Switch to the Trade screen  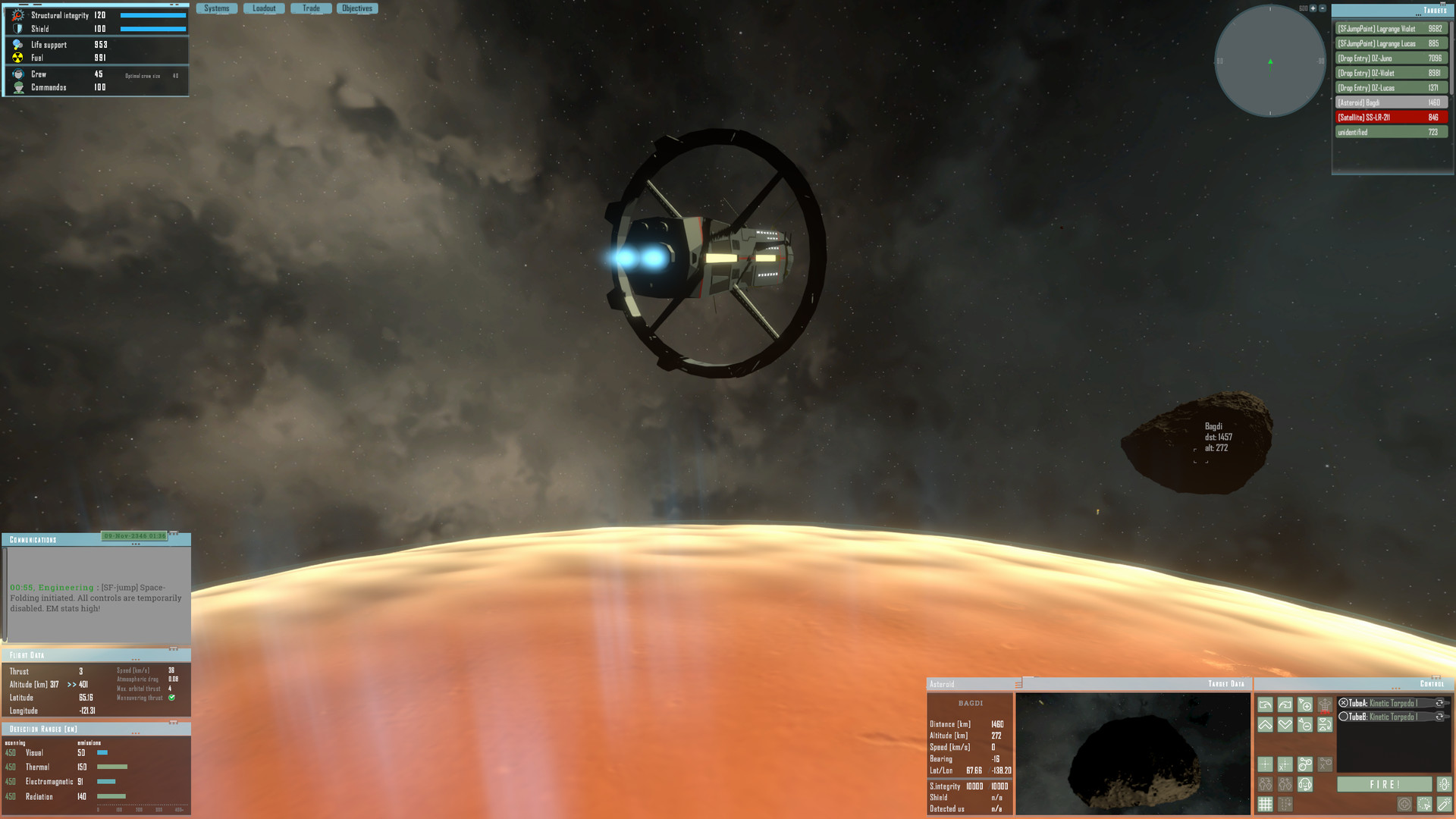click(x=311, y=8)
